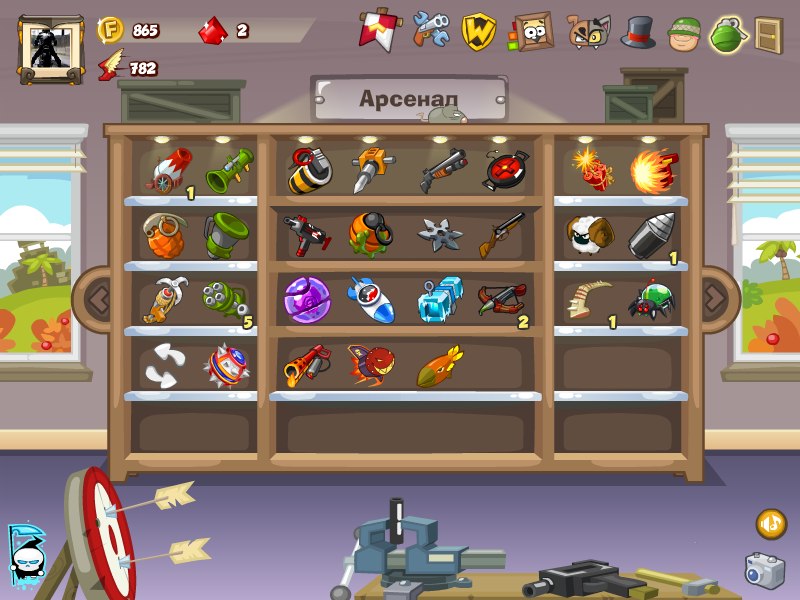Image resolution: width=800 pixels, height=600 pixels.
Task: Take a screenshot with the camera button
Action: click(764, 570)
